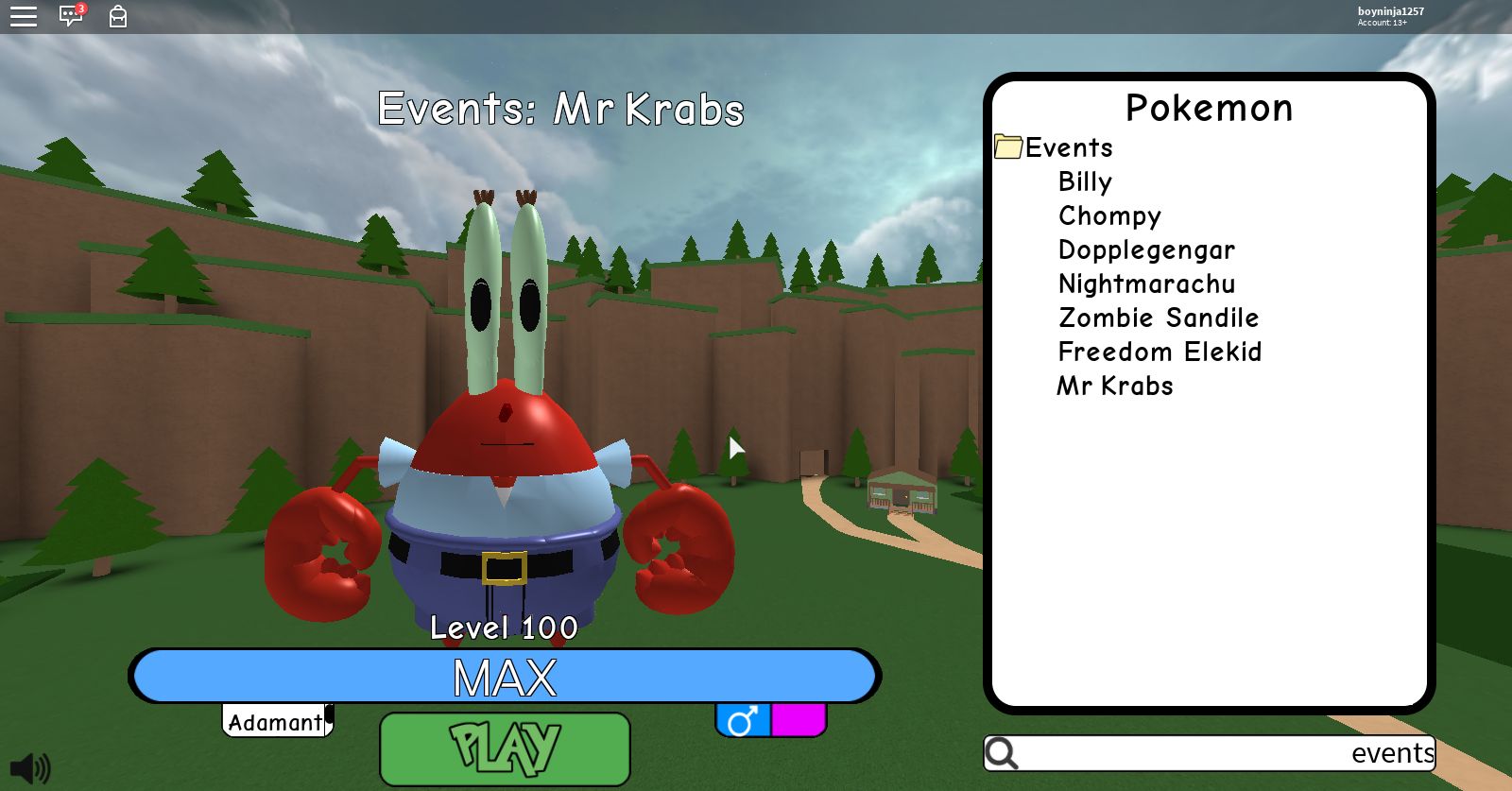Toggle gender to female with pink button
Viewport: 1512px width, 791px height.
pyautogui.click(x=799, y=721)
